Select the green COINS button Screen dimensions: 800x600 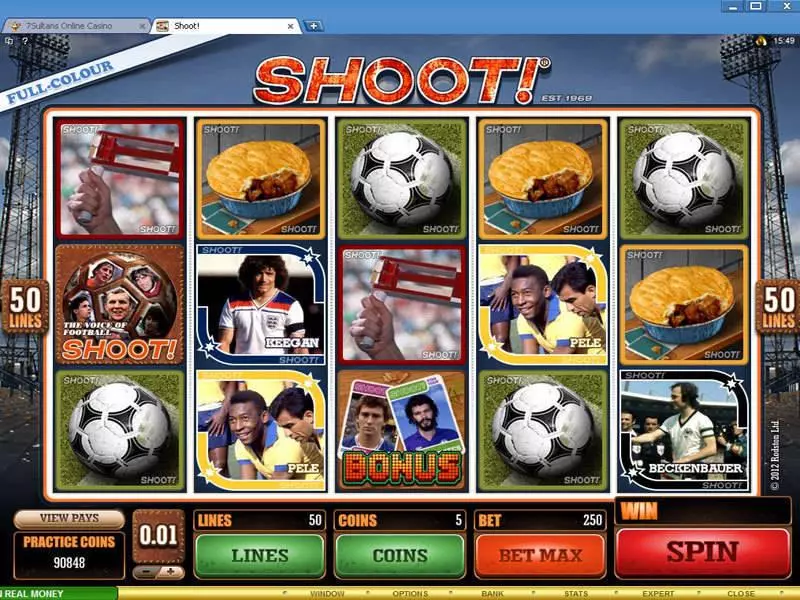400,555
